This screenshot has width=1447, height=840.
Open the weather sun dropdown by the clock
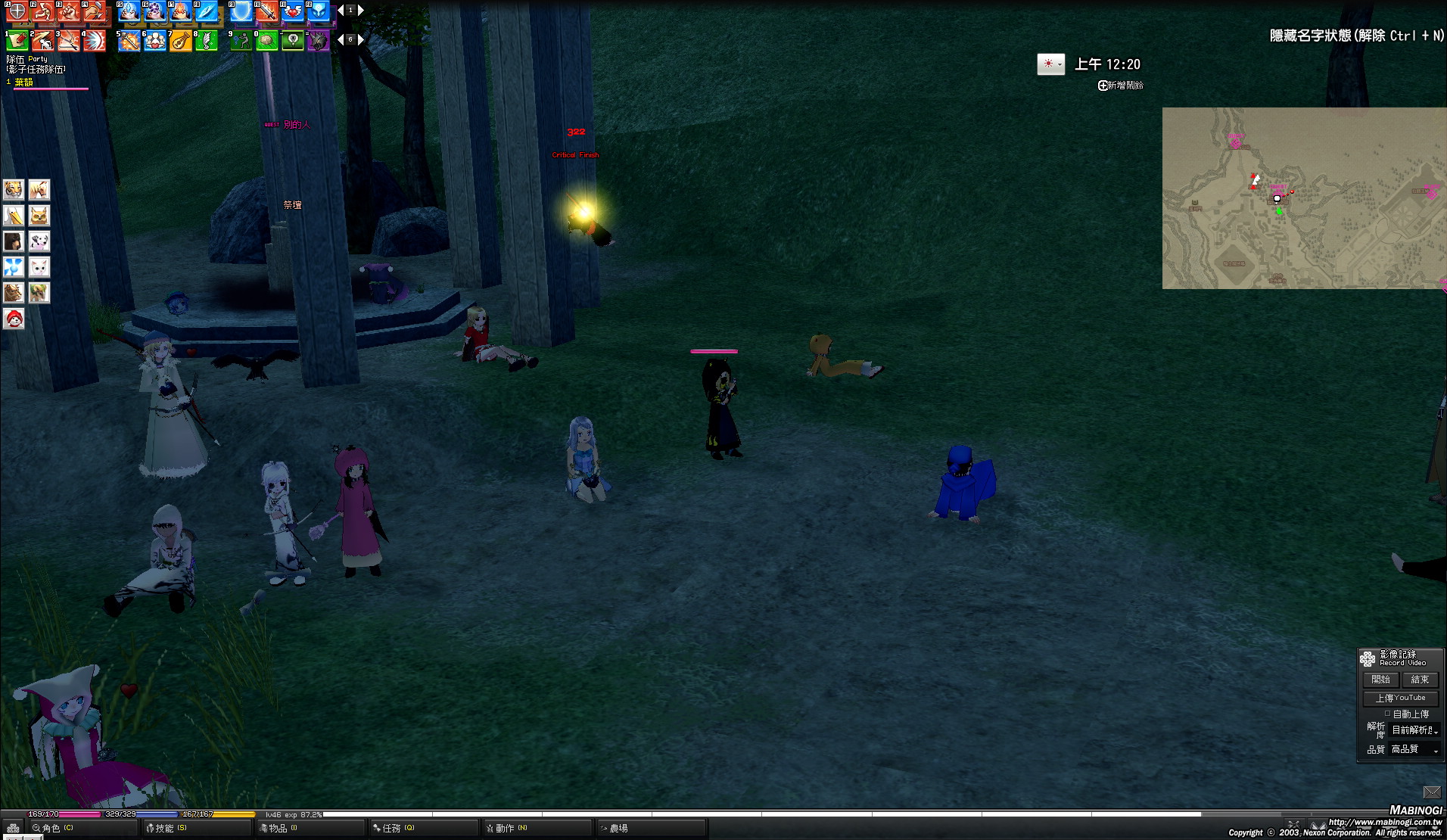coord(1050,64)
